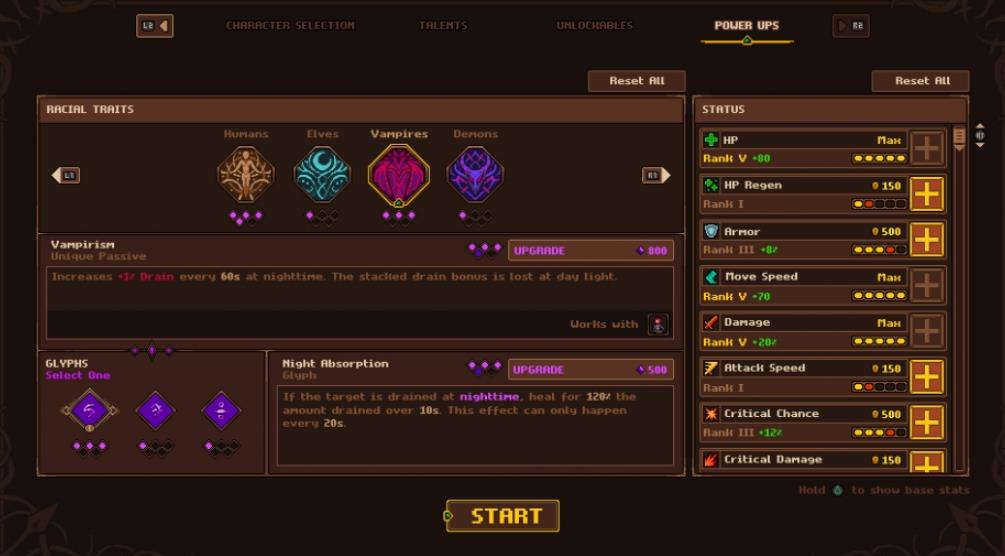Start the game run

502,516
